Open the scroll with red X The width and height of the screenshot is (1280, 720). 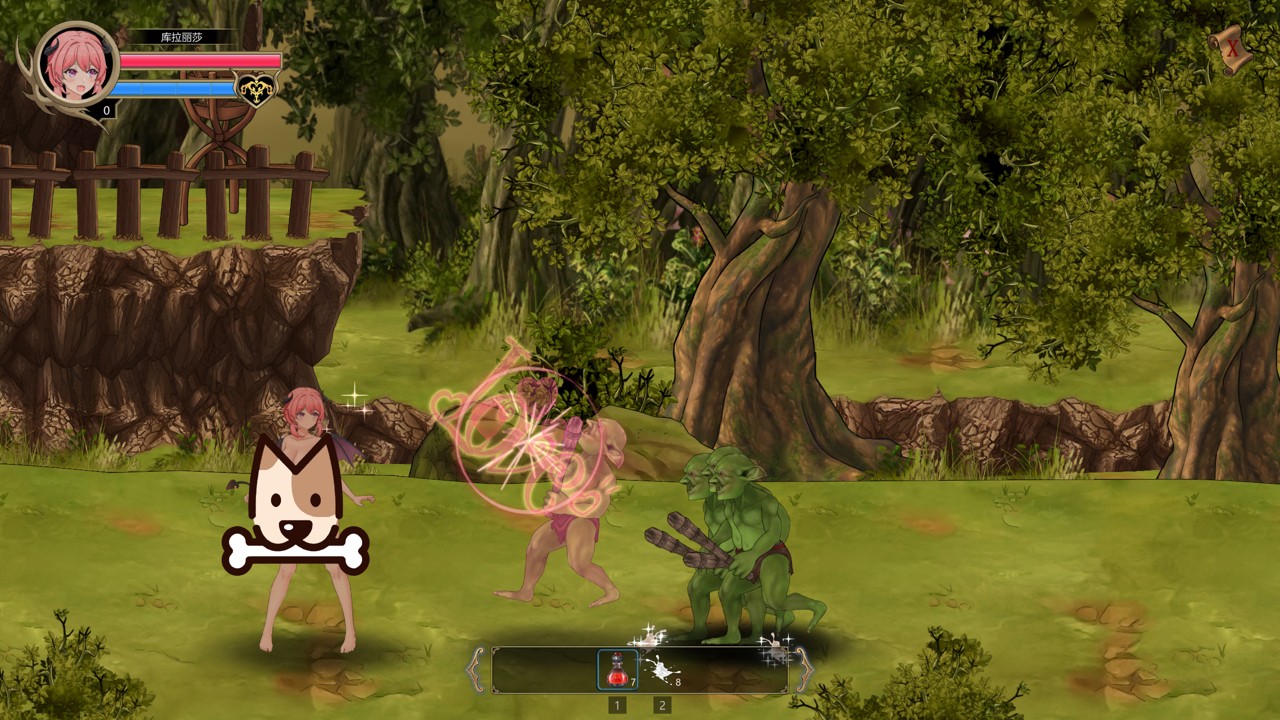(1231, 48)
